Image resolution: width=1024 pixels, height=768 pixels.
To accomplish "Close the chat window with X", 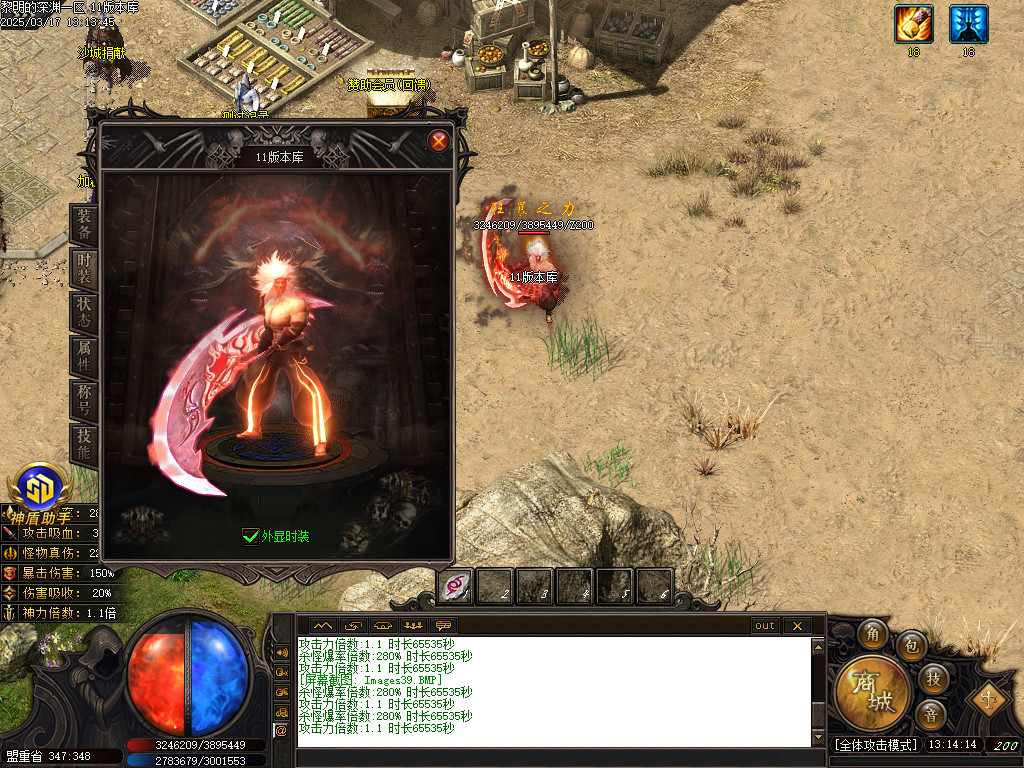I will tap(796, 626).
